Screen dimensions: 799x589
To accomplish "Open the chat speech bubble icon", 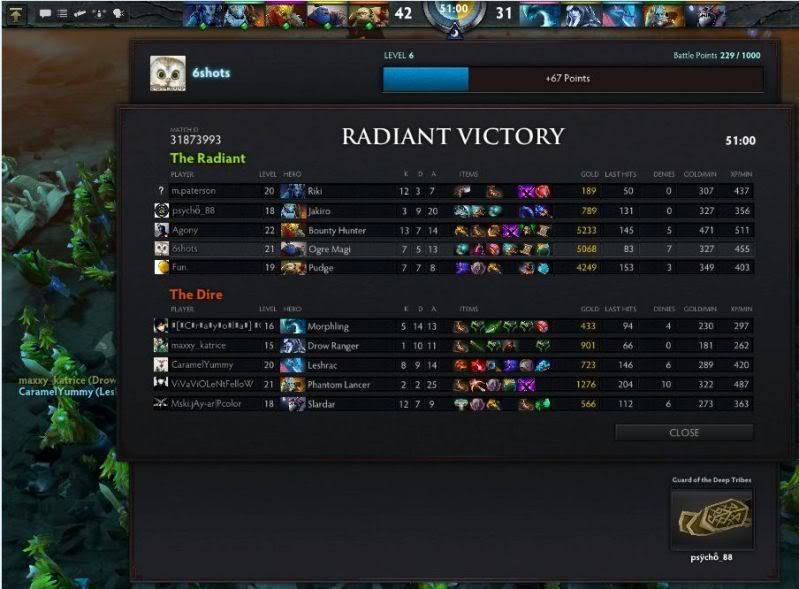I will (46, 14).
